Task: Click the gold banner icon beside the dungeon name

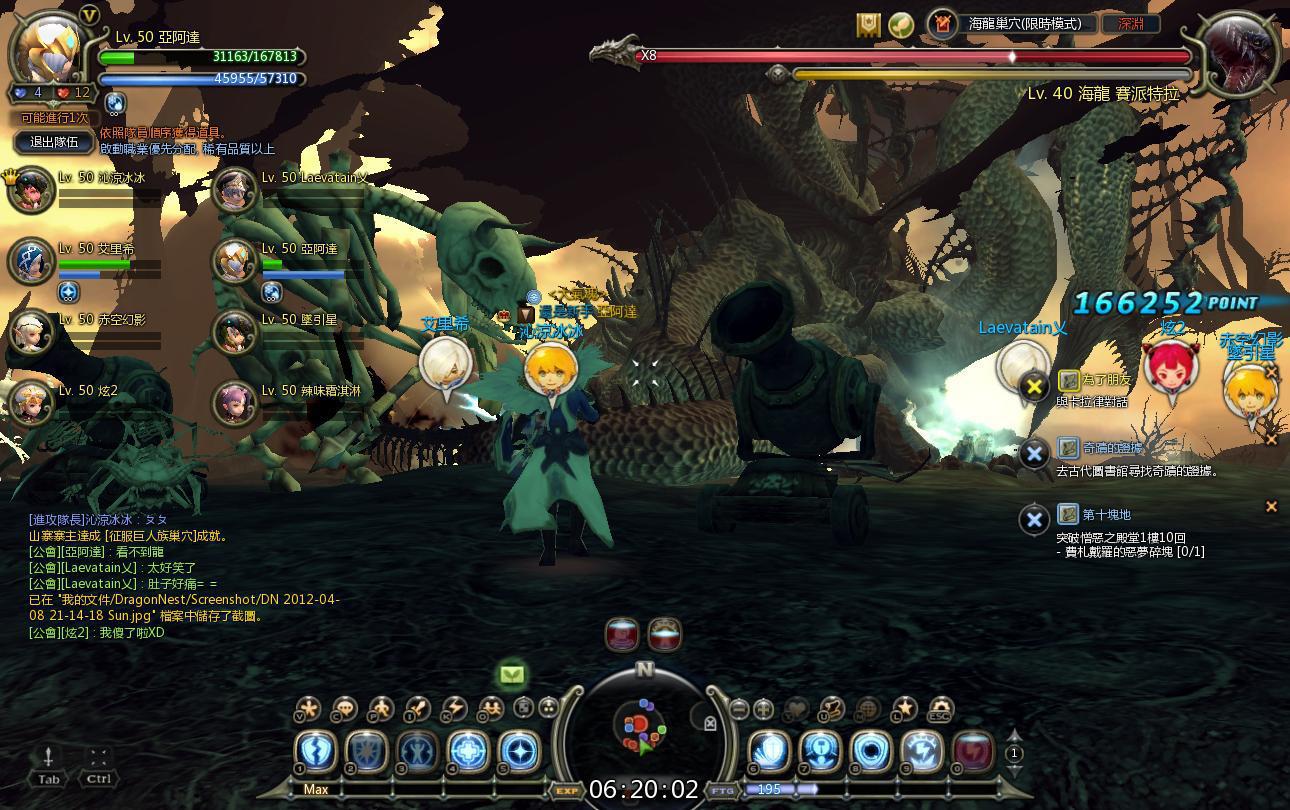Action: point(868,24)
